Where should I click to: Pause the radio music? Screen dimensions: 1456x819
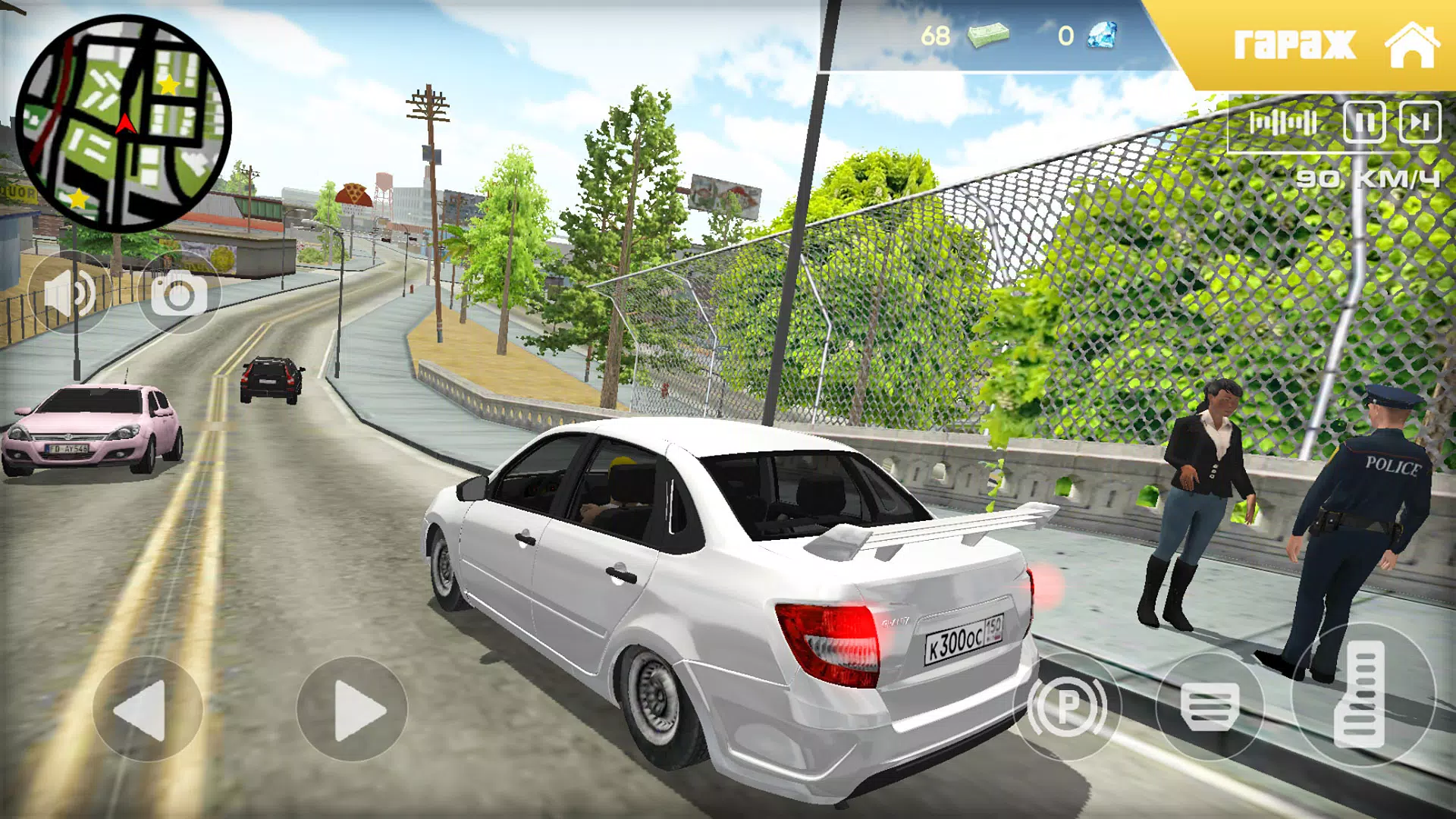(x=1363, y=122)
